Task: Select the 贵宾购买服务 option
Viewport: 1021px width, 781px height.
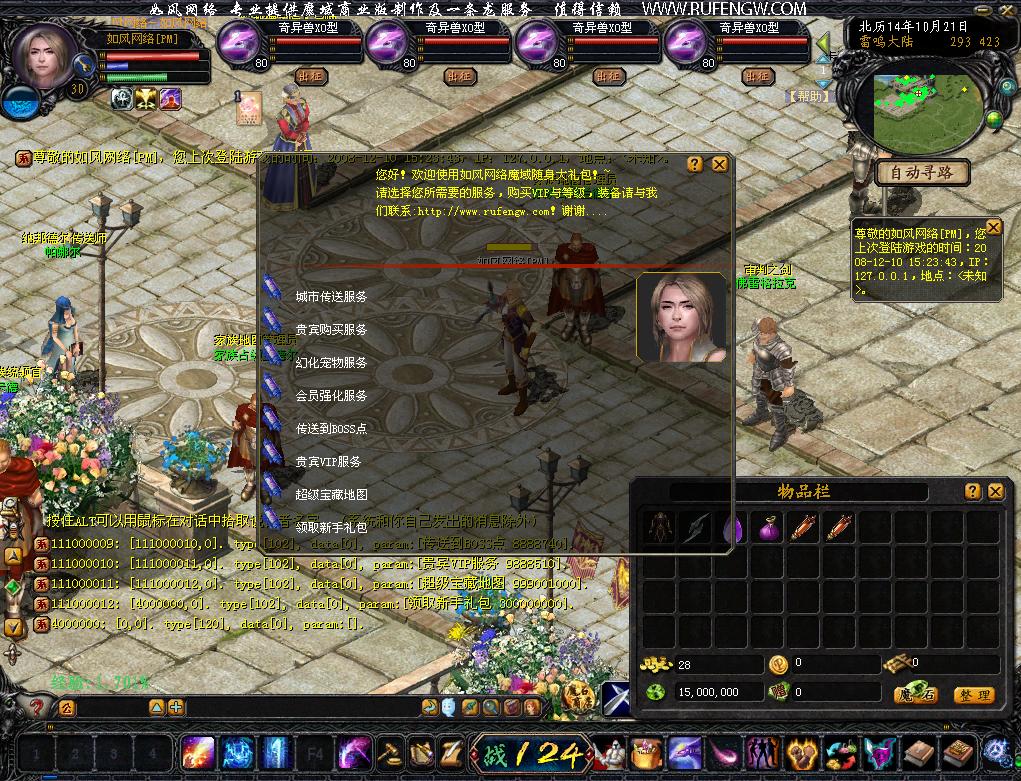Action: click(330, 330)
